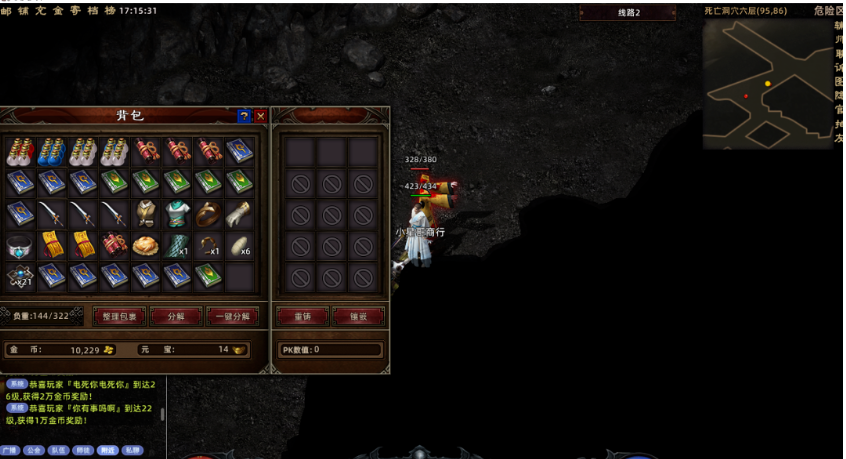The image size is (846, 459).
Task: Switch chat to the 私聊 private channel
Action: tap(132, 450)
